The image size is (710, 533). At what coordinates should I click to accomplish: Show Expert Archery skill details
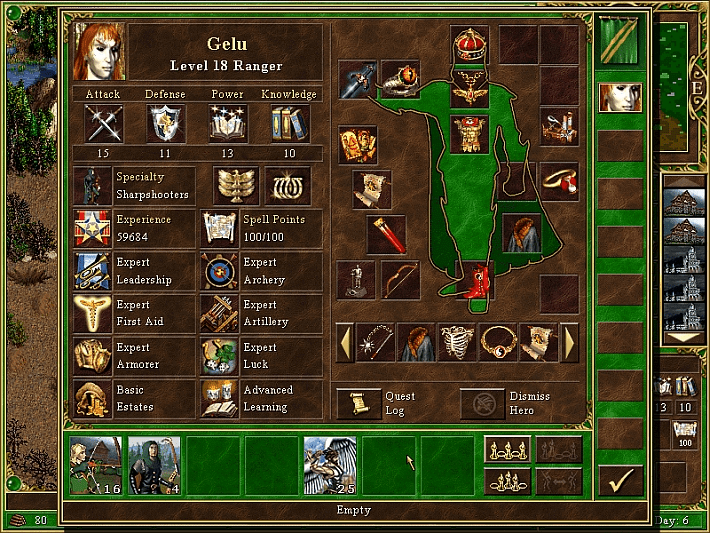[219, 272]
